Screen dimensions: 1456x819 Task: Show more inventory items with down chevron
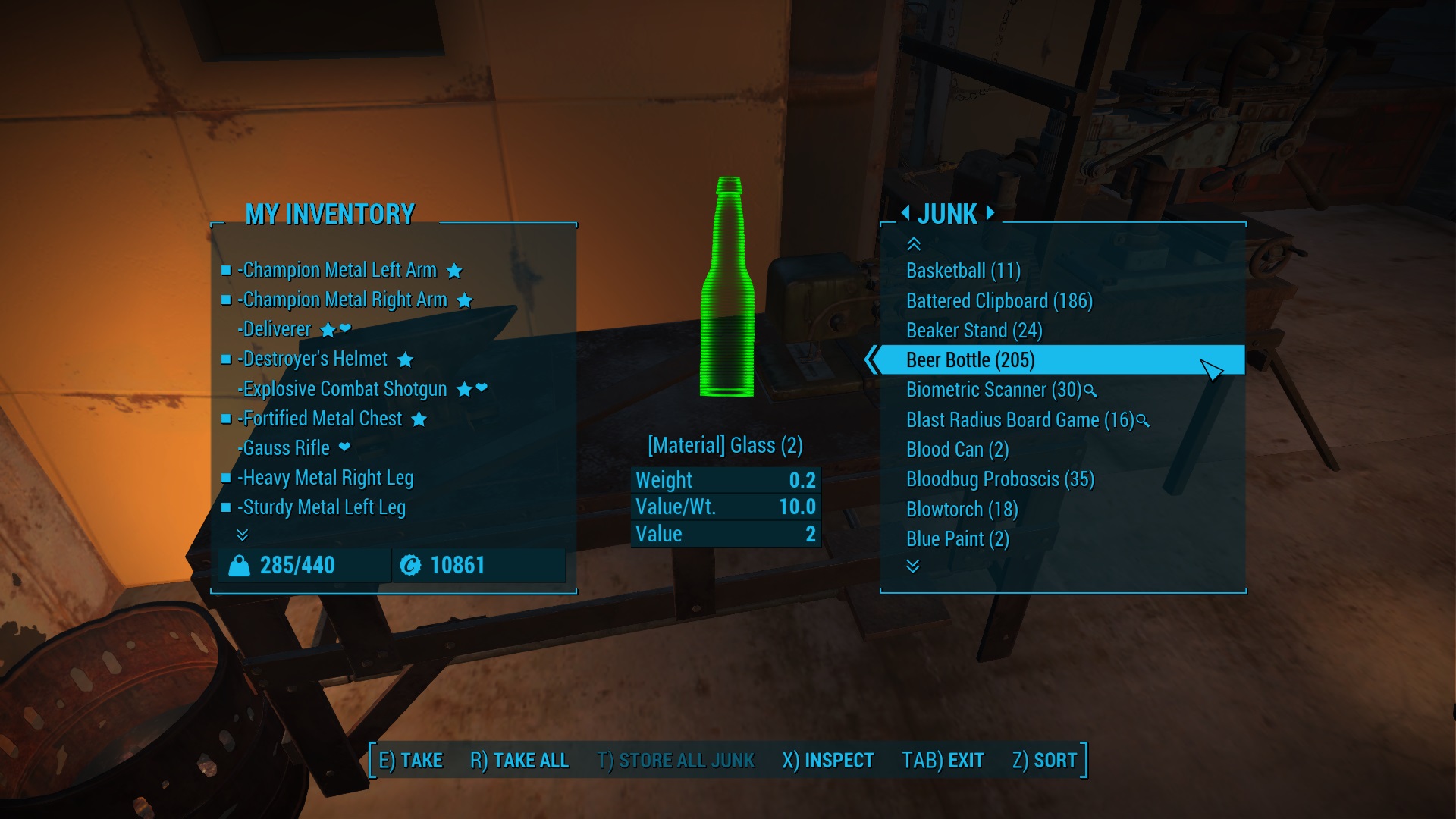(x=243, y=535)
